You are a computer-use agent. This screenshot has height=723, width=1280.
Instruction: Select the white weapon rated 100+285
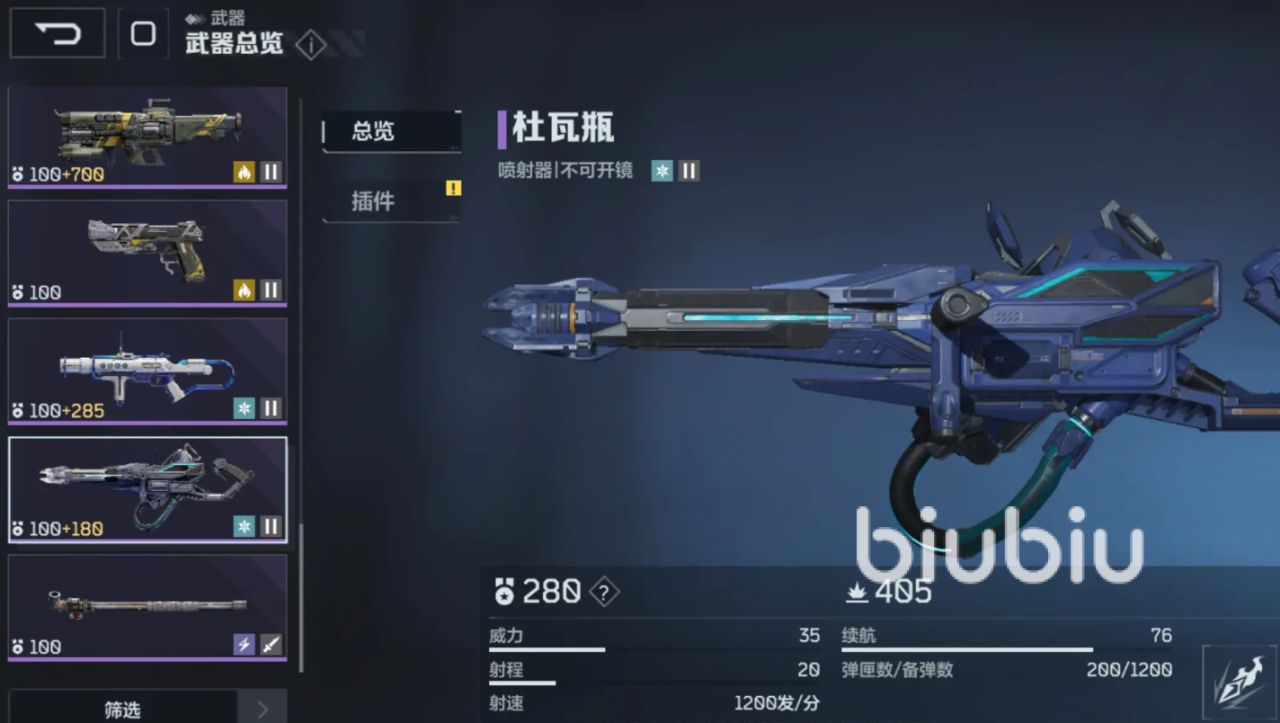tap(147, 371)
